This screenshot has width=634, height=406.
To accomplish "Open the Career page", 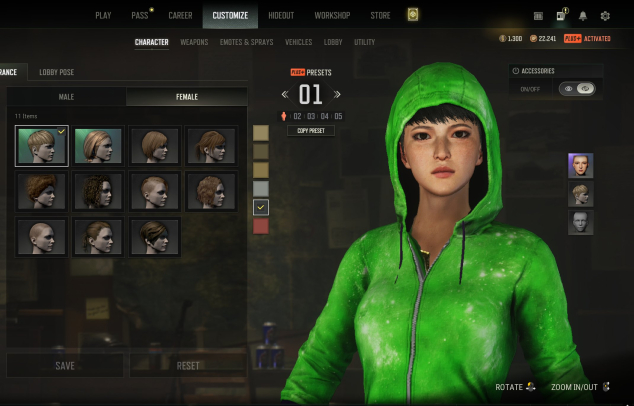I will [180, 16].
